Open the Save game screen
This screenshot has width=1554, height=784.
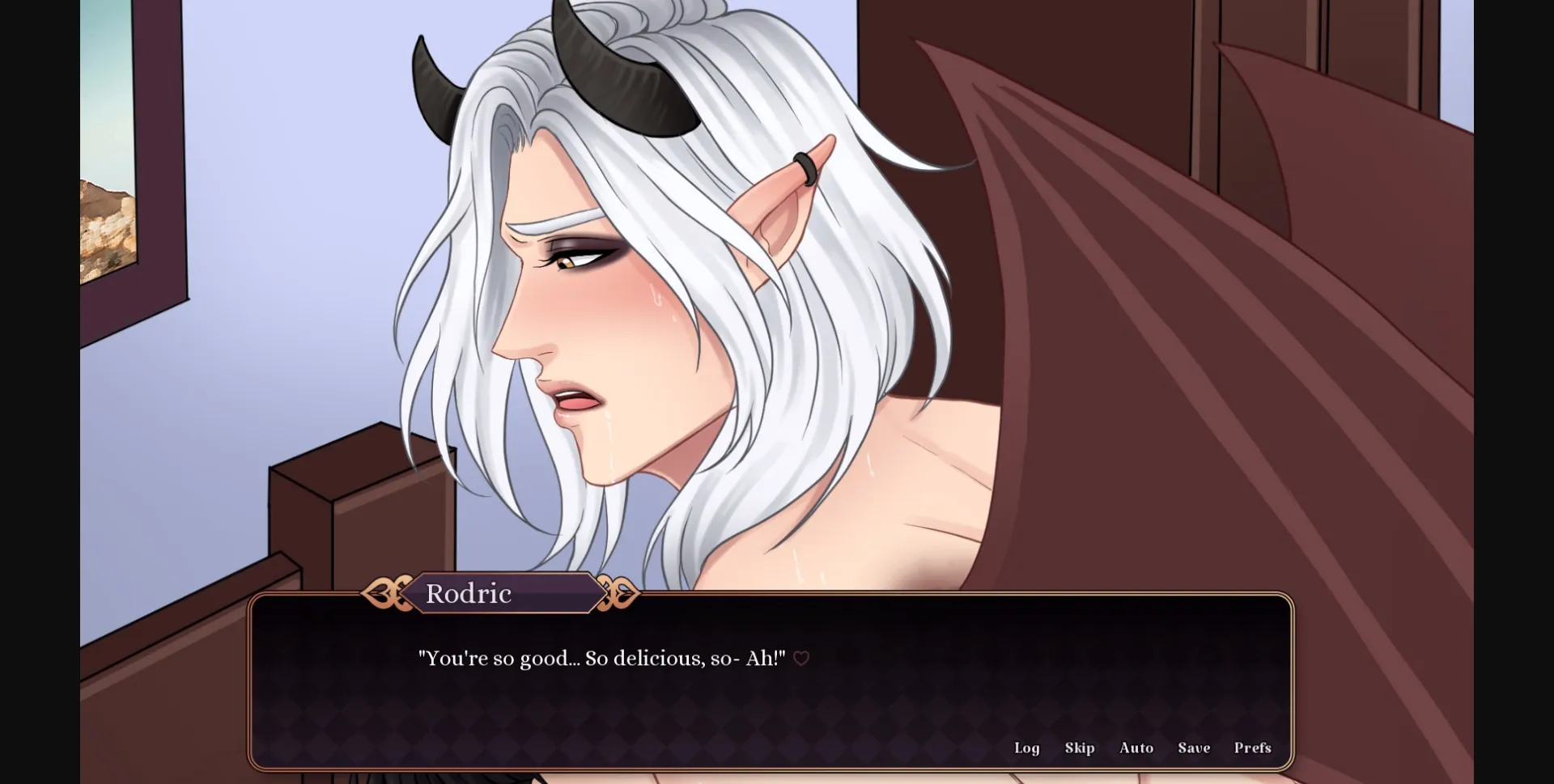1194,748
